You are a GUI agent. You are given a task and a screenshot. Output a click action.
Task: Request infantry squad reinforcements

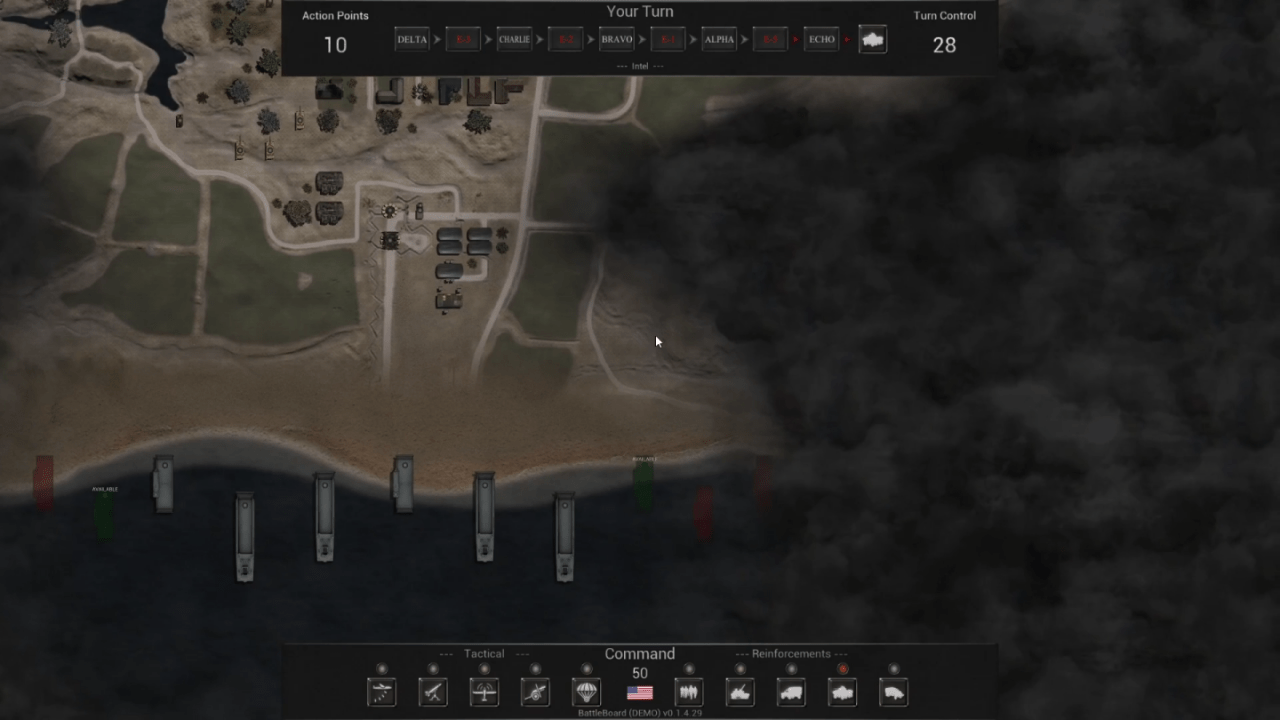pyautogui.click(x=688, y=691)
